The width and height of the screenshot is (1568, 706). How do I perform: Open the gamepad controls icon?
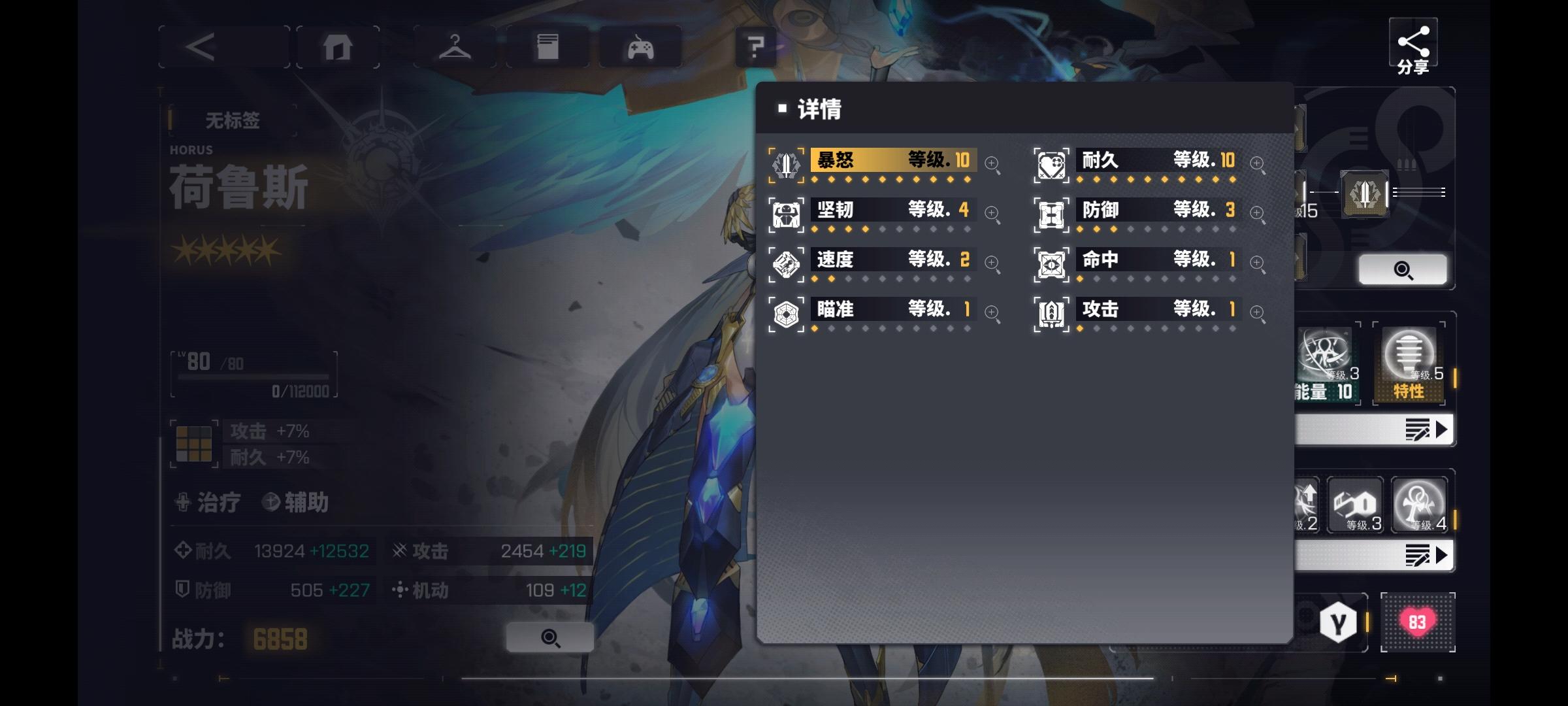pos(639,46)
